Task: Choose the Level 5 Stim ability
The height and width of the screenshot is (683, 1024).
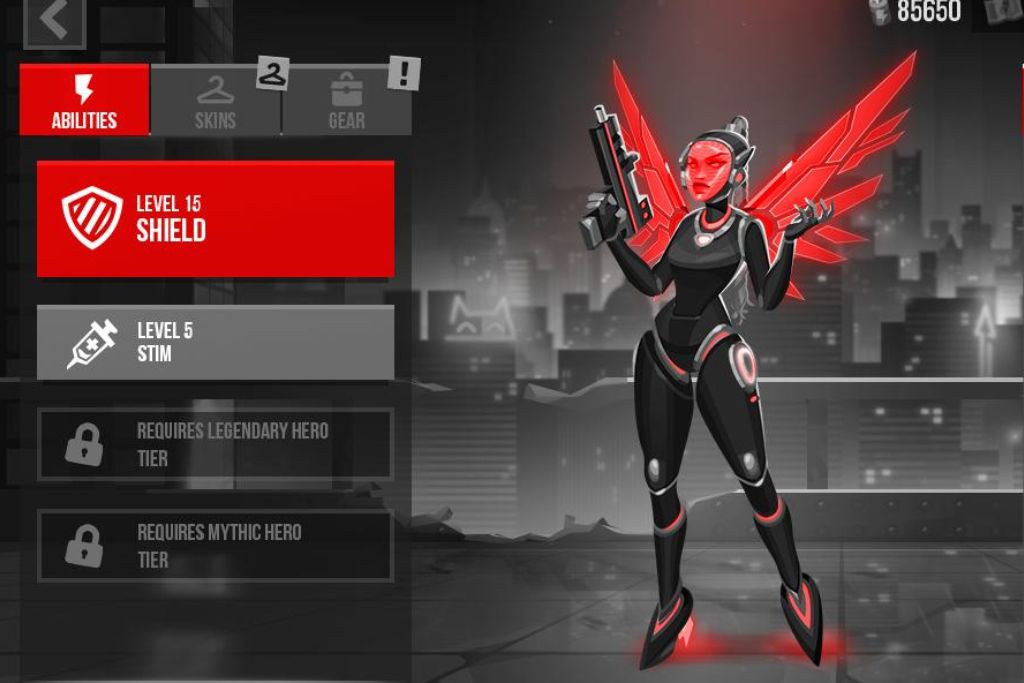Action: [x=215, y=343]
